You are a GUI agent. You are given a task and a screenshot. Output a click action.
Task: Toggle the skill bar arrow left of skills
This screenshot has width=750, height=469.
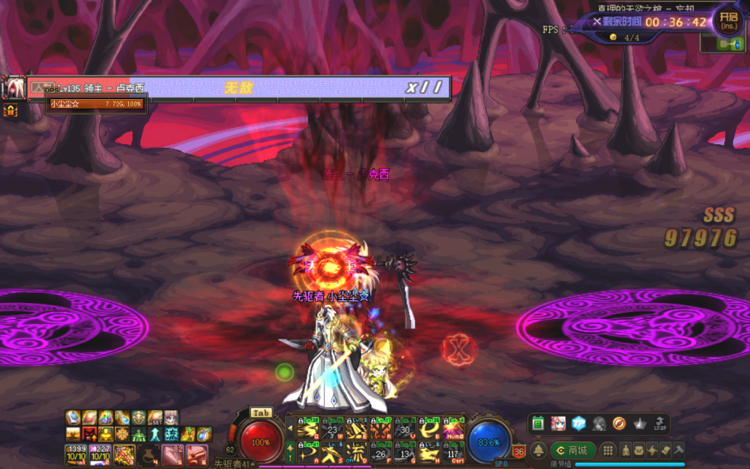[291, 430]
